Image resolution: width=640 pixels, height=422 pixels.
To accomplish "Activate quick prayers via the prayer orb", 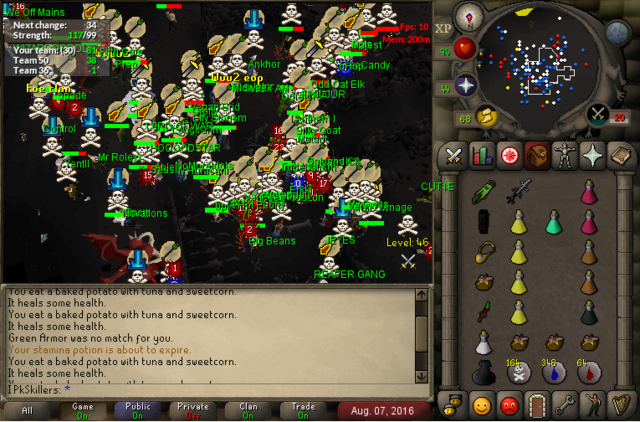I will coord(466,84).
